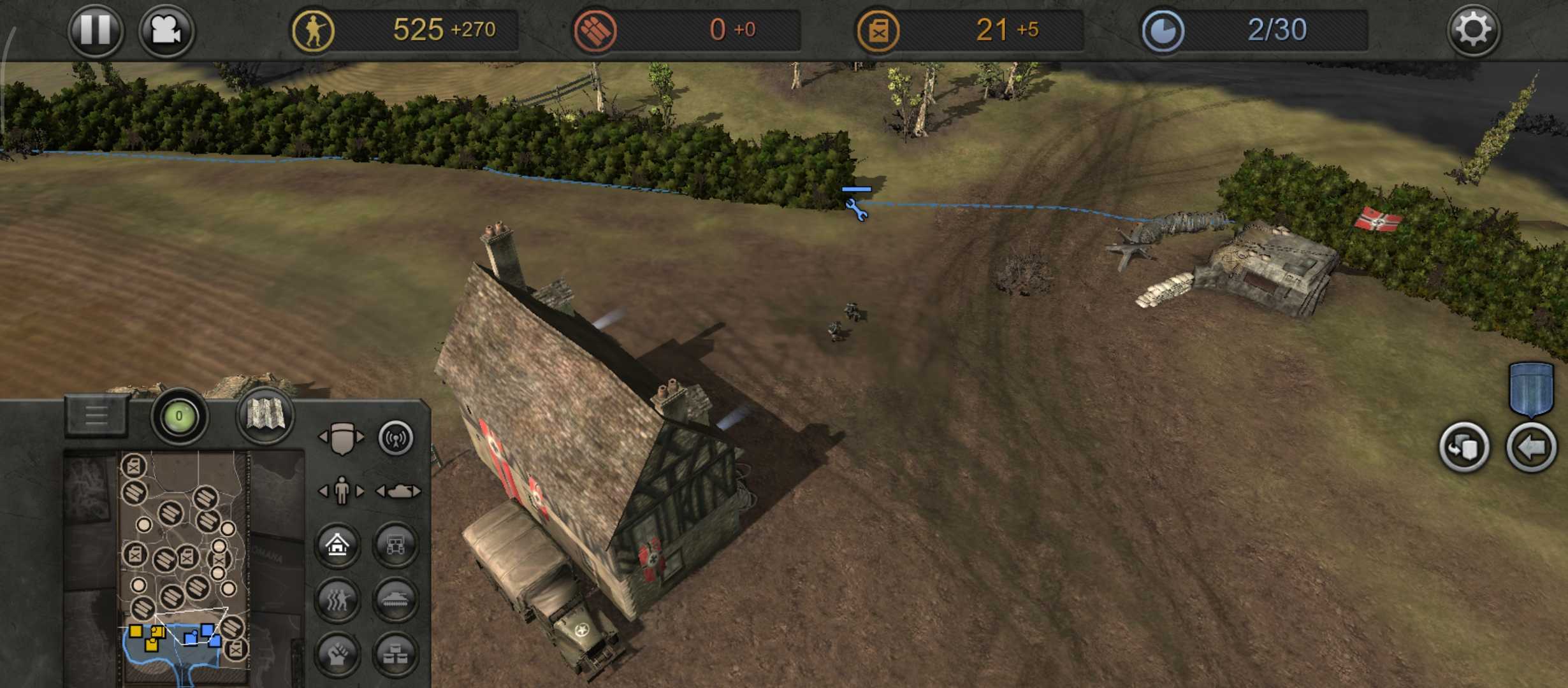Image resolution: width=1568 pixels, height=688 pixels.
Task: Click the green command points button
Action: point(179,417)
